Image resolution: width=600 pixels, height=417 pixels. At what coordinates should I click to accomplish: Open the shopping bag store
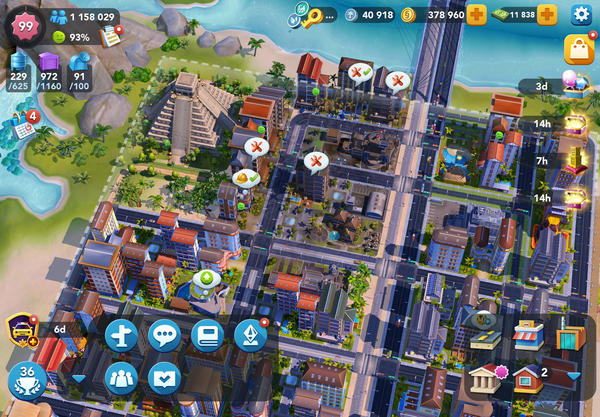578,49
